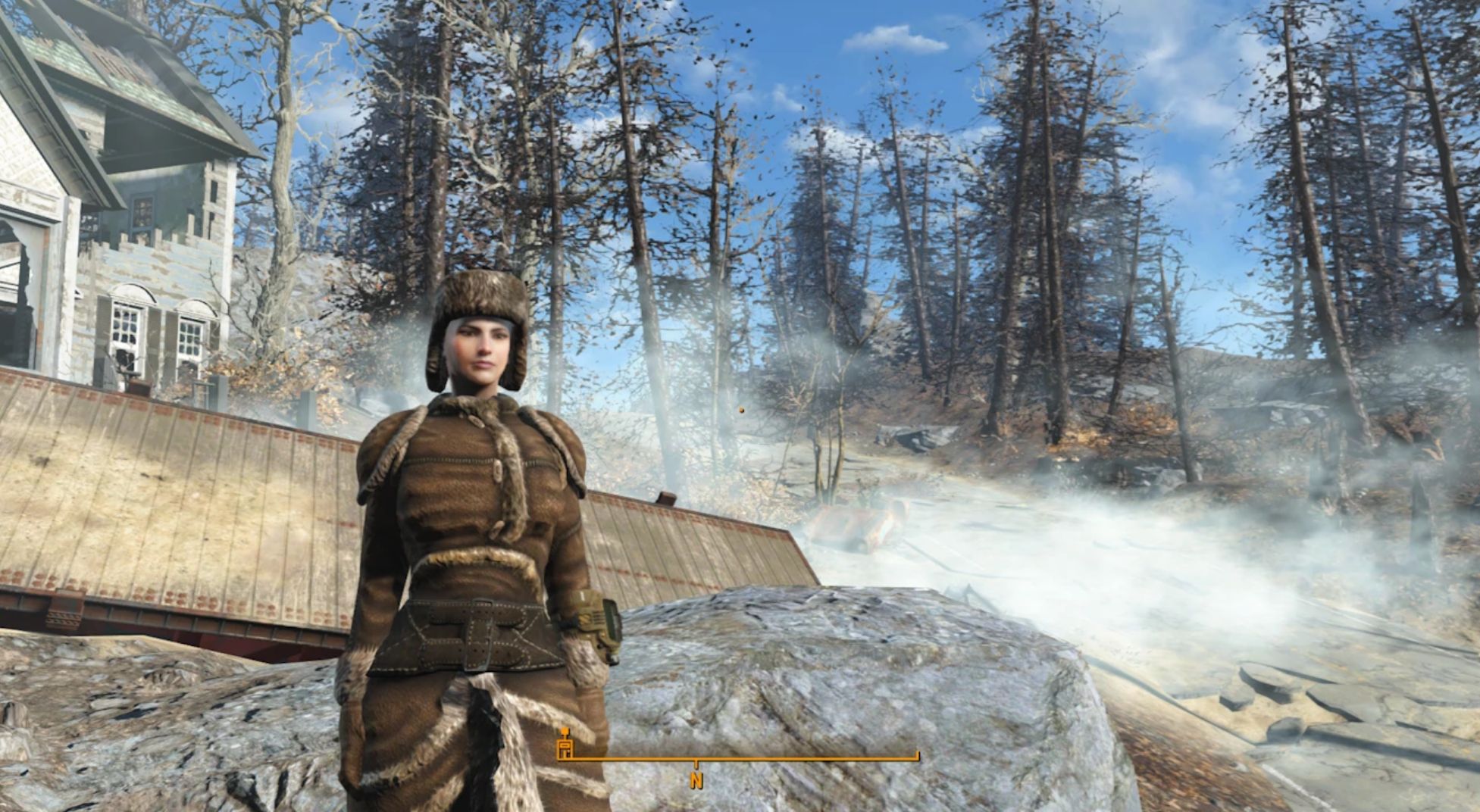Select the north indicator on the compass bar
The image size is (1480, 812).
click(696, 780)
